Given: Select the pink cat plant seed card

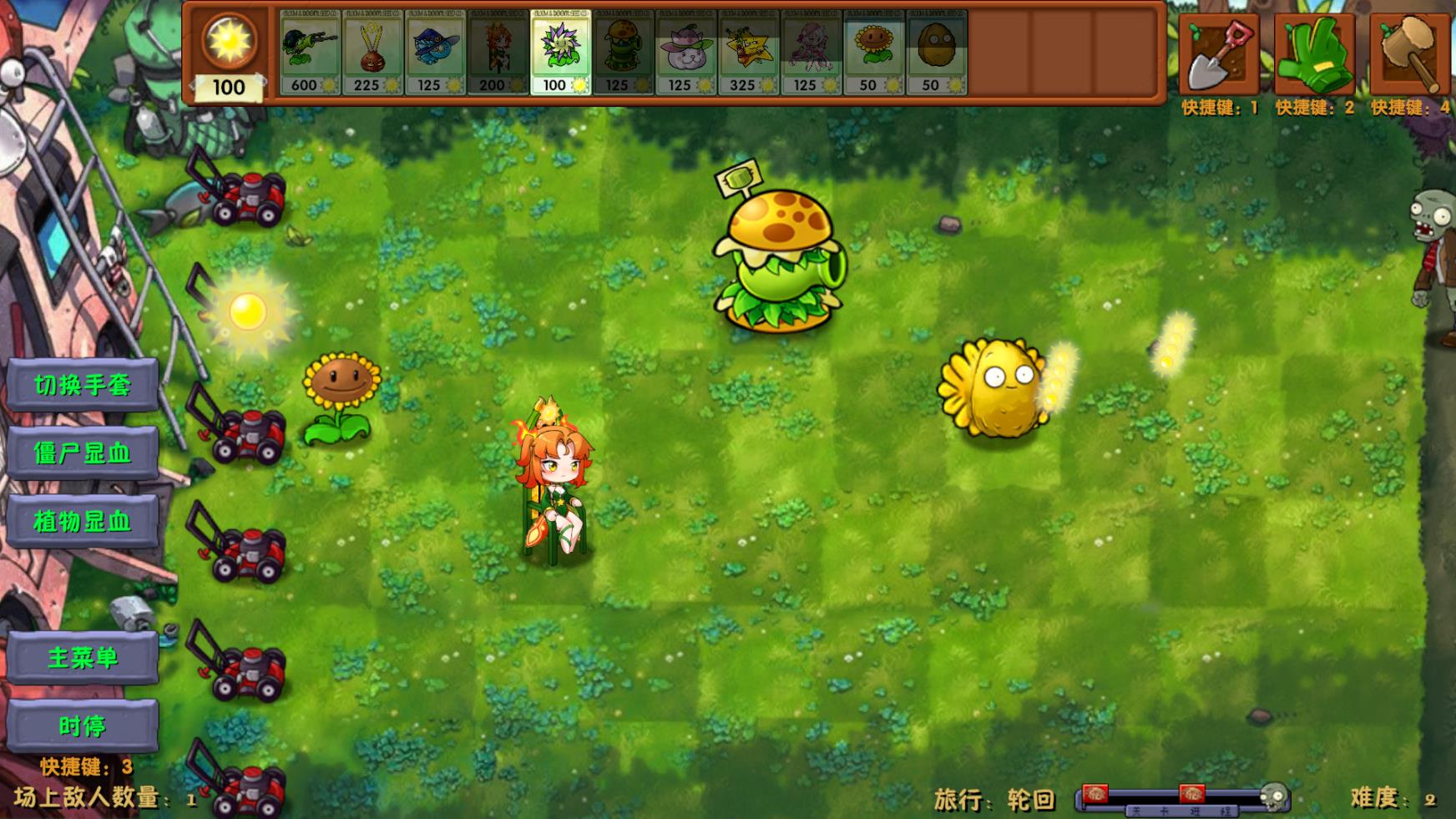Looking at the screenshot, I should (685, 52).
